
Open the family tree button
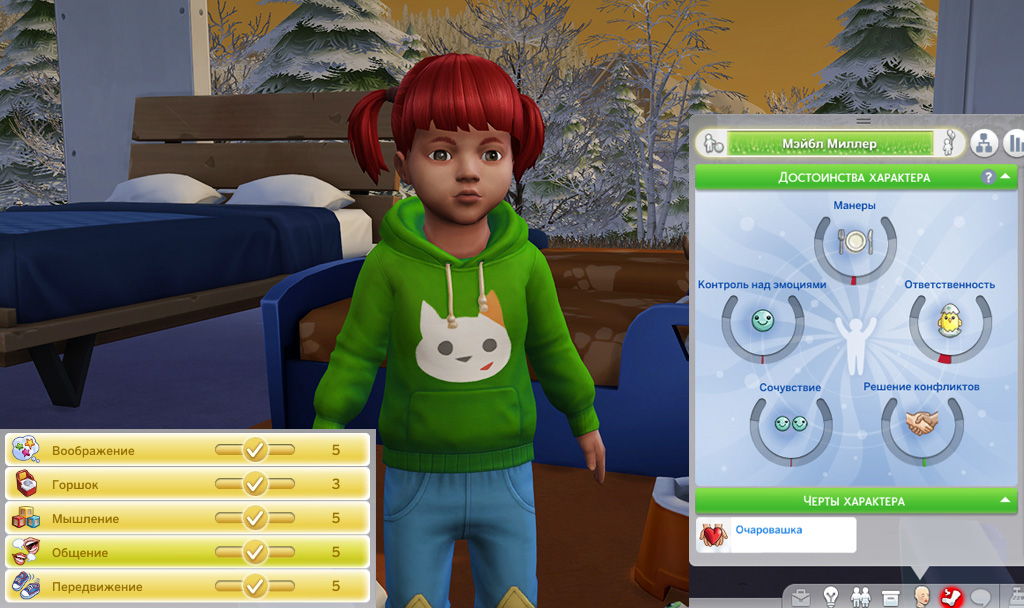point(984,143)
